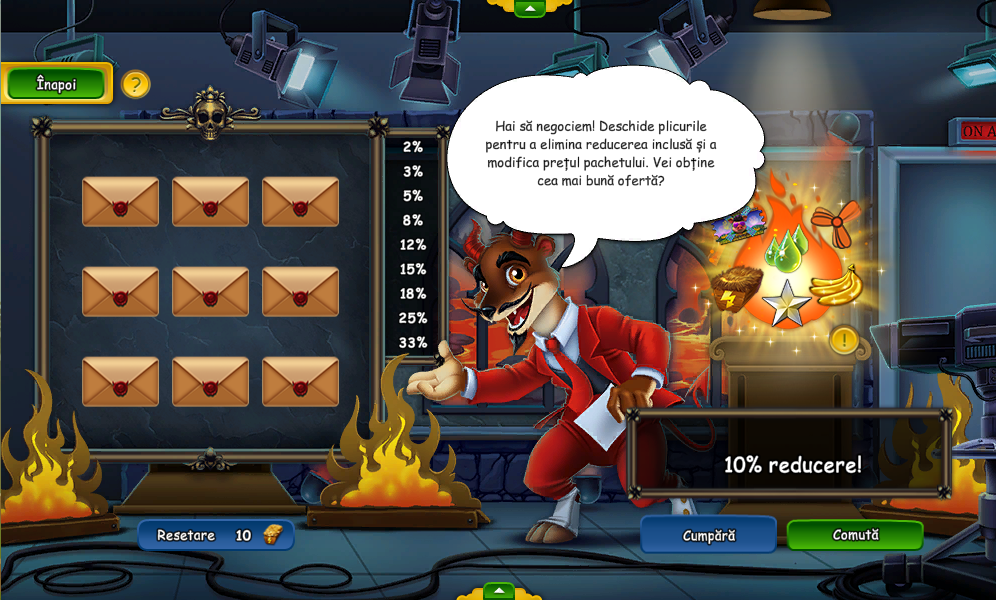Image resolution: width=996 pixels, height=600 pixels.
Task: Expand the green arrow tab at screen top
Action: 529,8
